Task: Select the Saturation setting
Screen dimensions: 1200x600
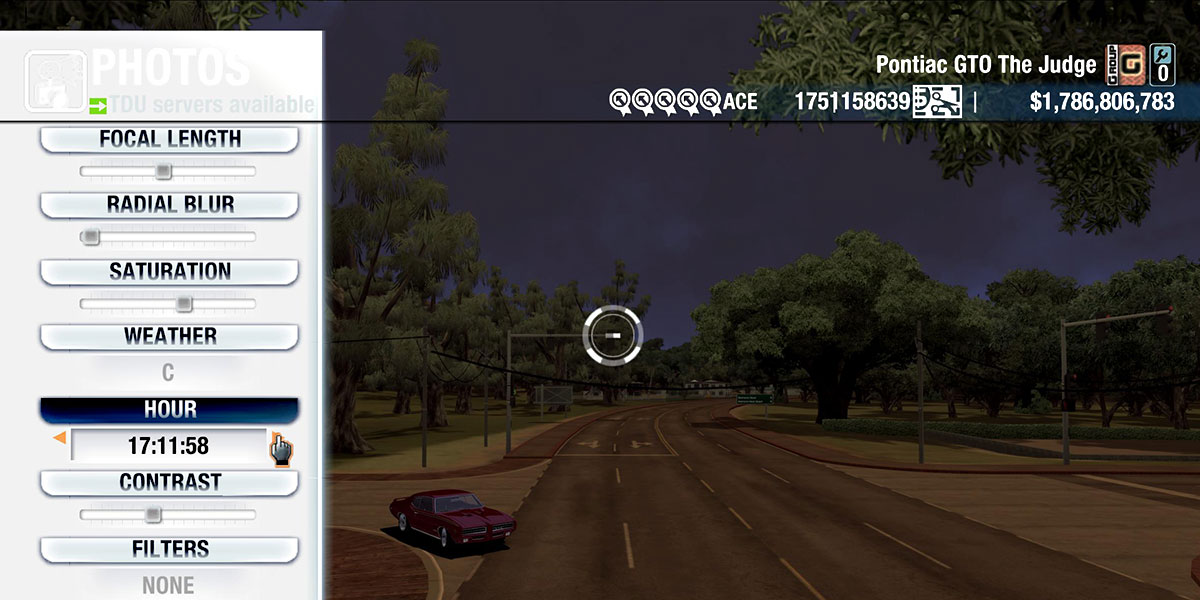Action: pos(169,272)
